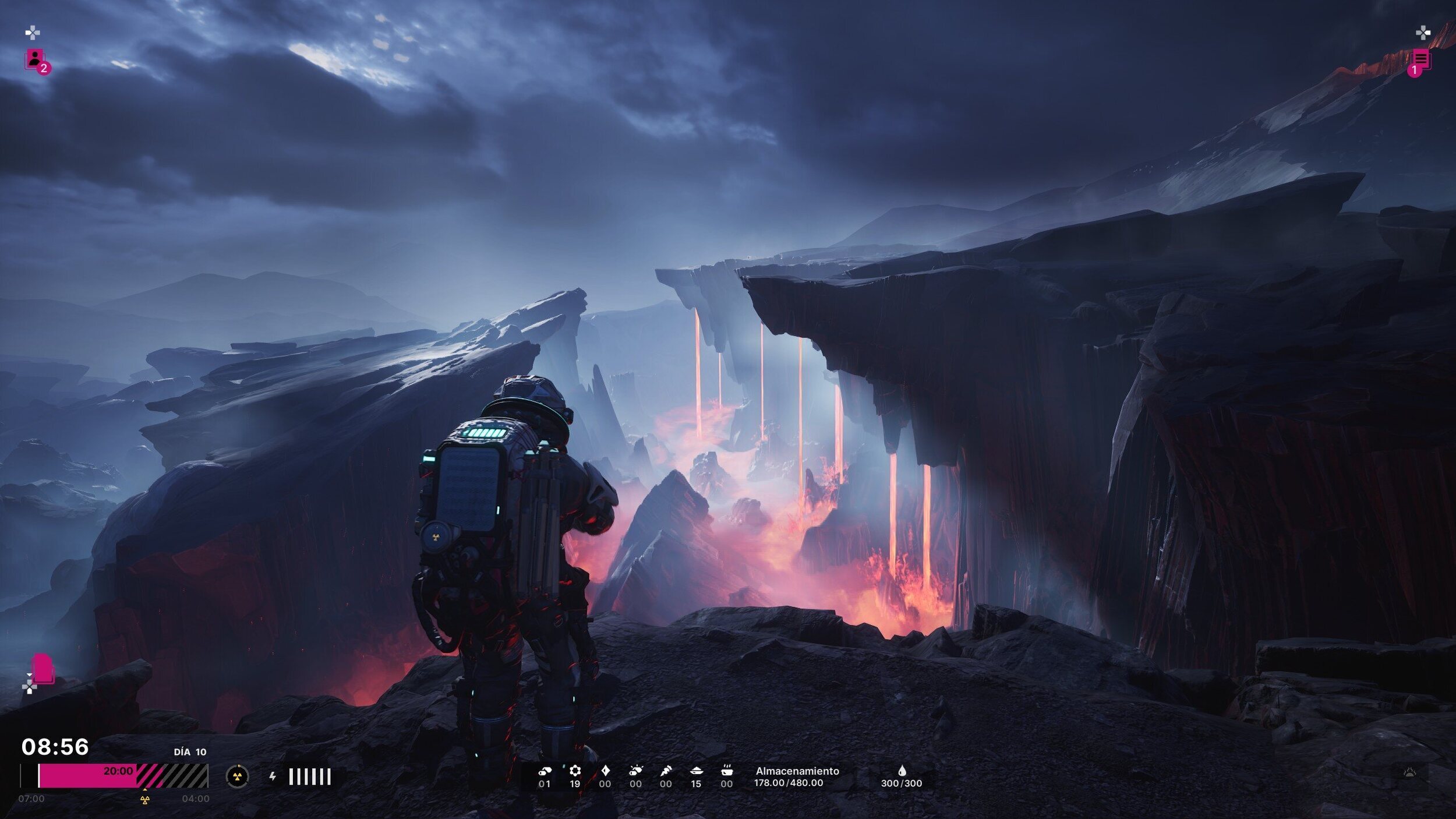The width and height of the screenshot is (1456, 819).
Task: Open the task list icon with badge 1
Action: pos(1420,61)
